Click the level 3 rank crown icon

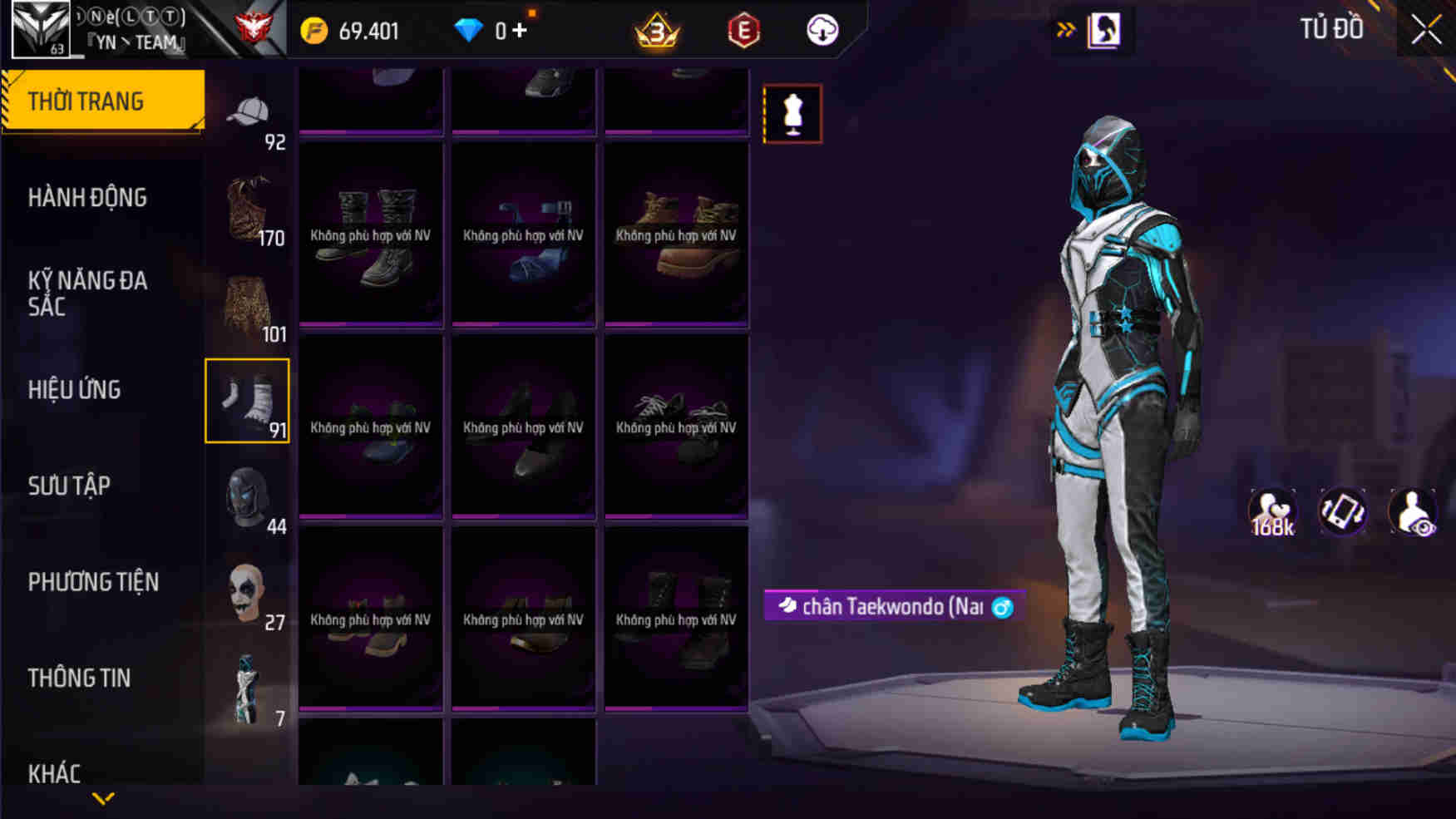tap(656, 30)
